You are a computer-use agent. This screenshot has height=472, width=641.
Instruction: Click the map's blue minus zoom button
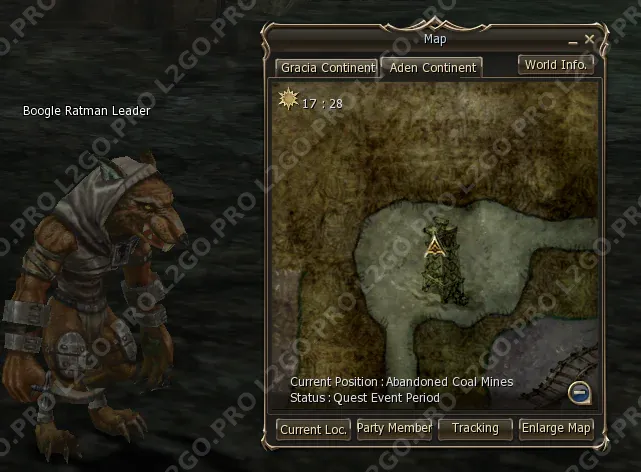coord(579,393)
